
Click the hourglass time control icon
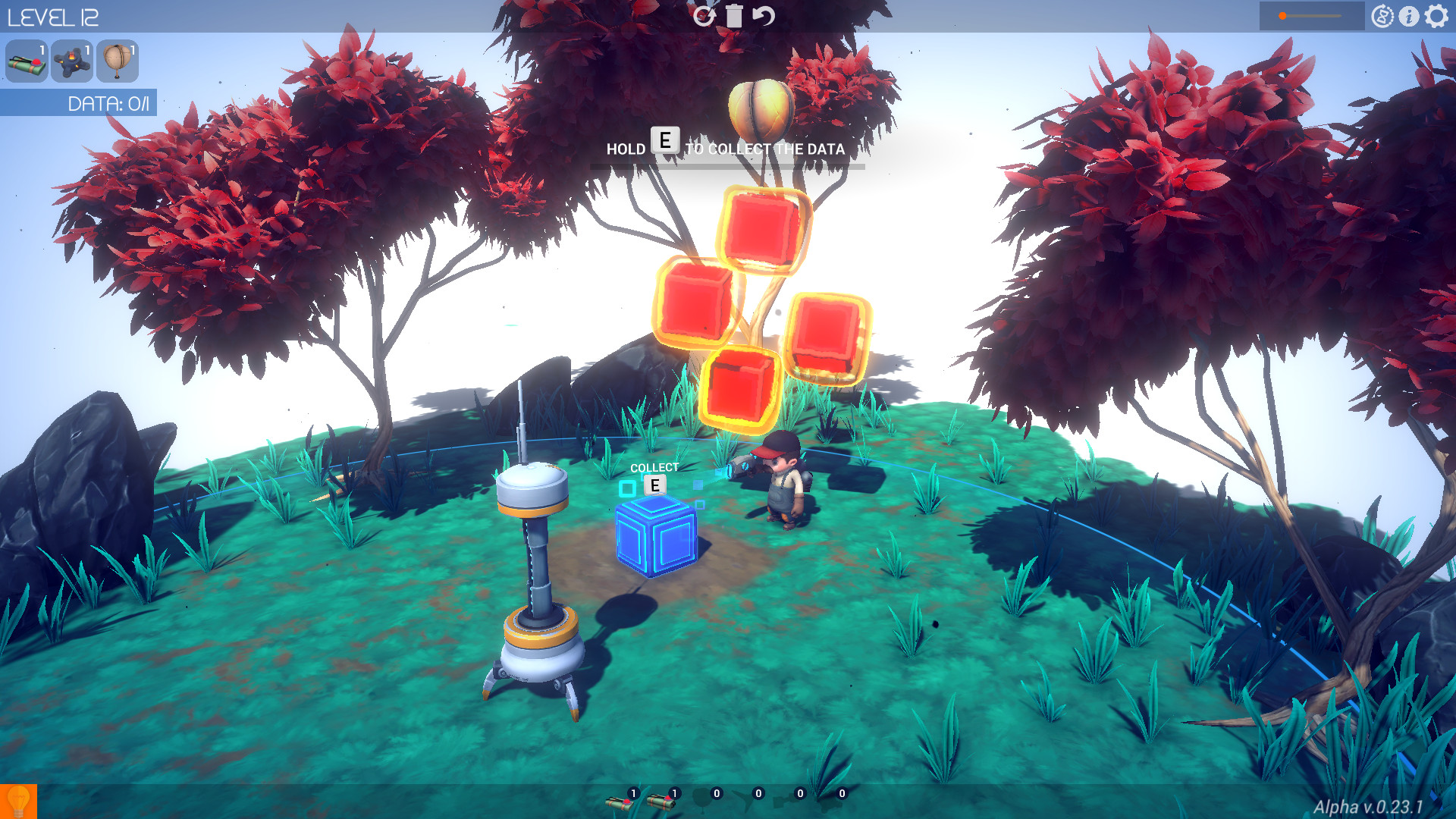[1382, 16]
